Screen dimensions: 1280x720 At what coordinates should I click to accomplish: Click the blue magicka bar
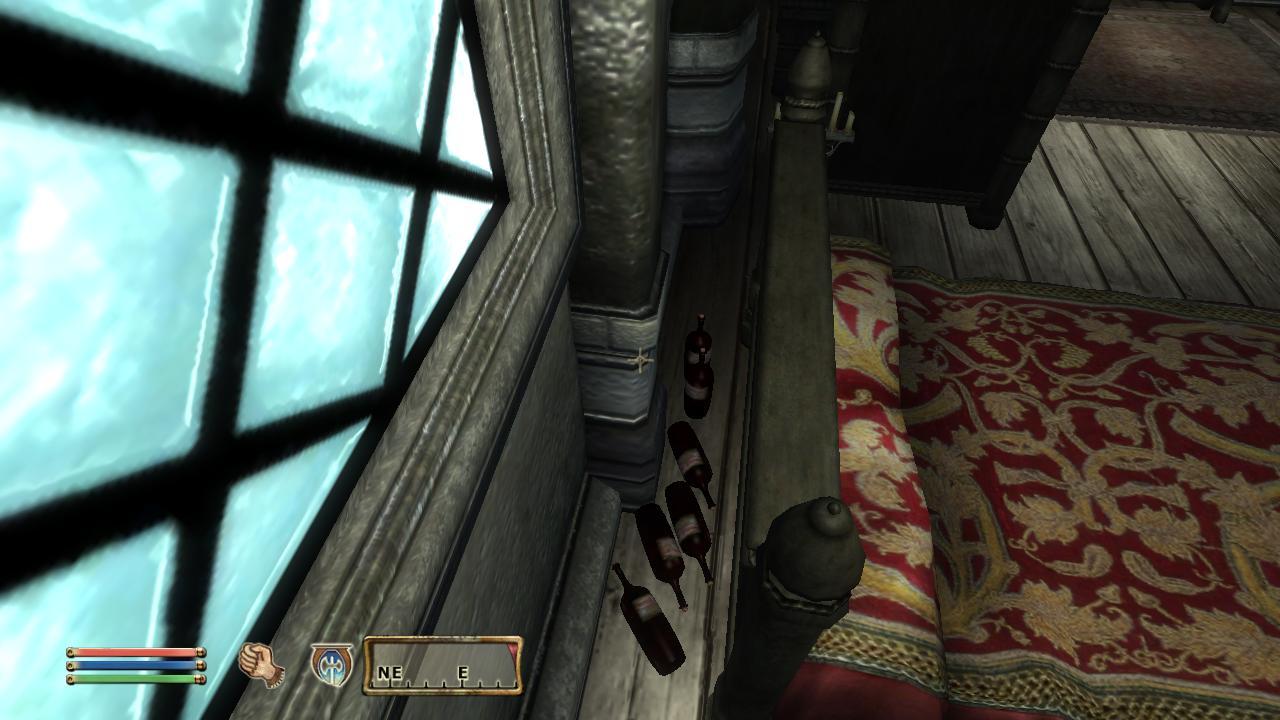click(x=135, y=664)
